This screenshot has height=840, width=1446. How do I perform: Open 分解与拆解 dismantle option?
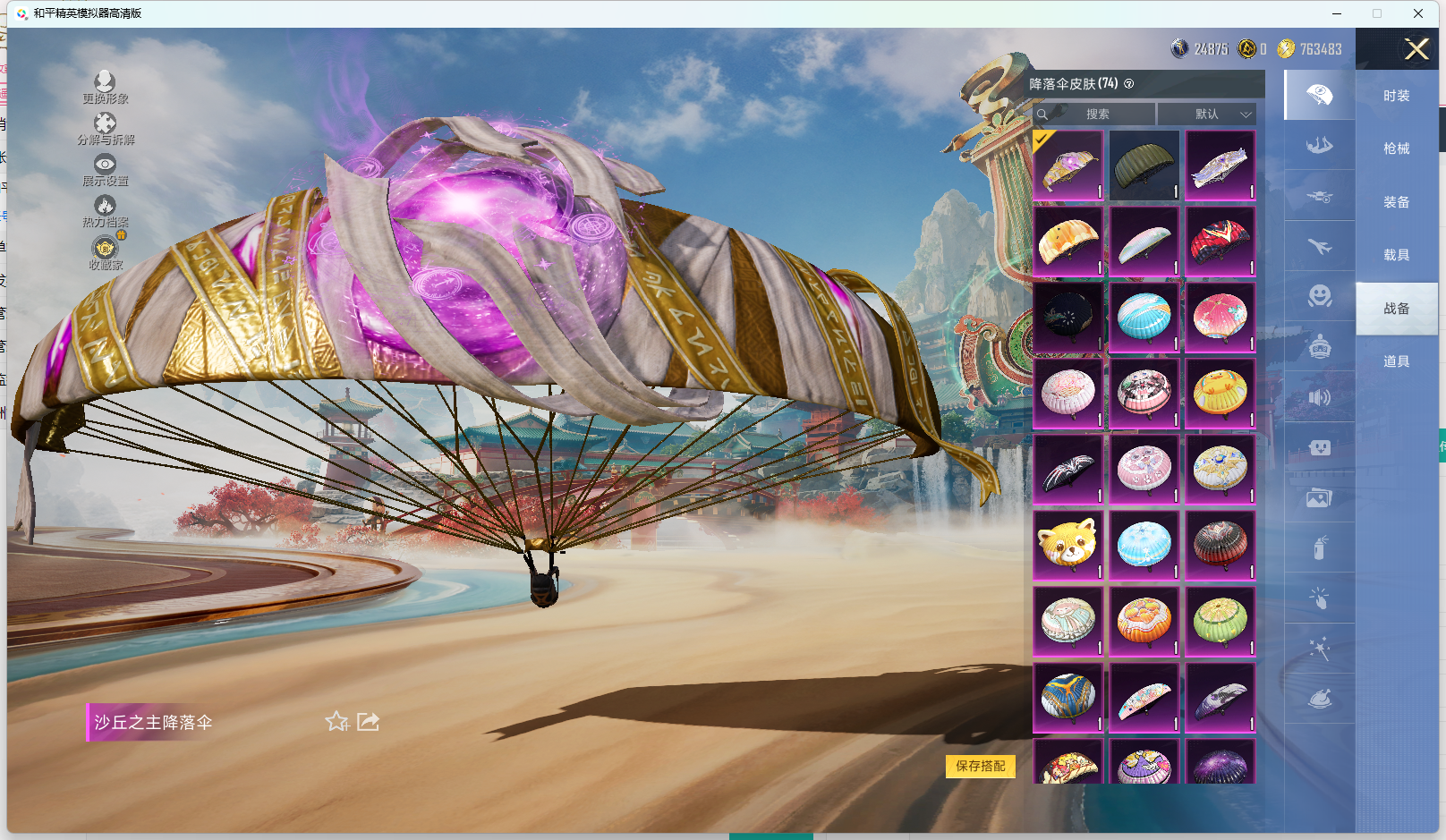tap(105, 128)
